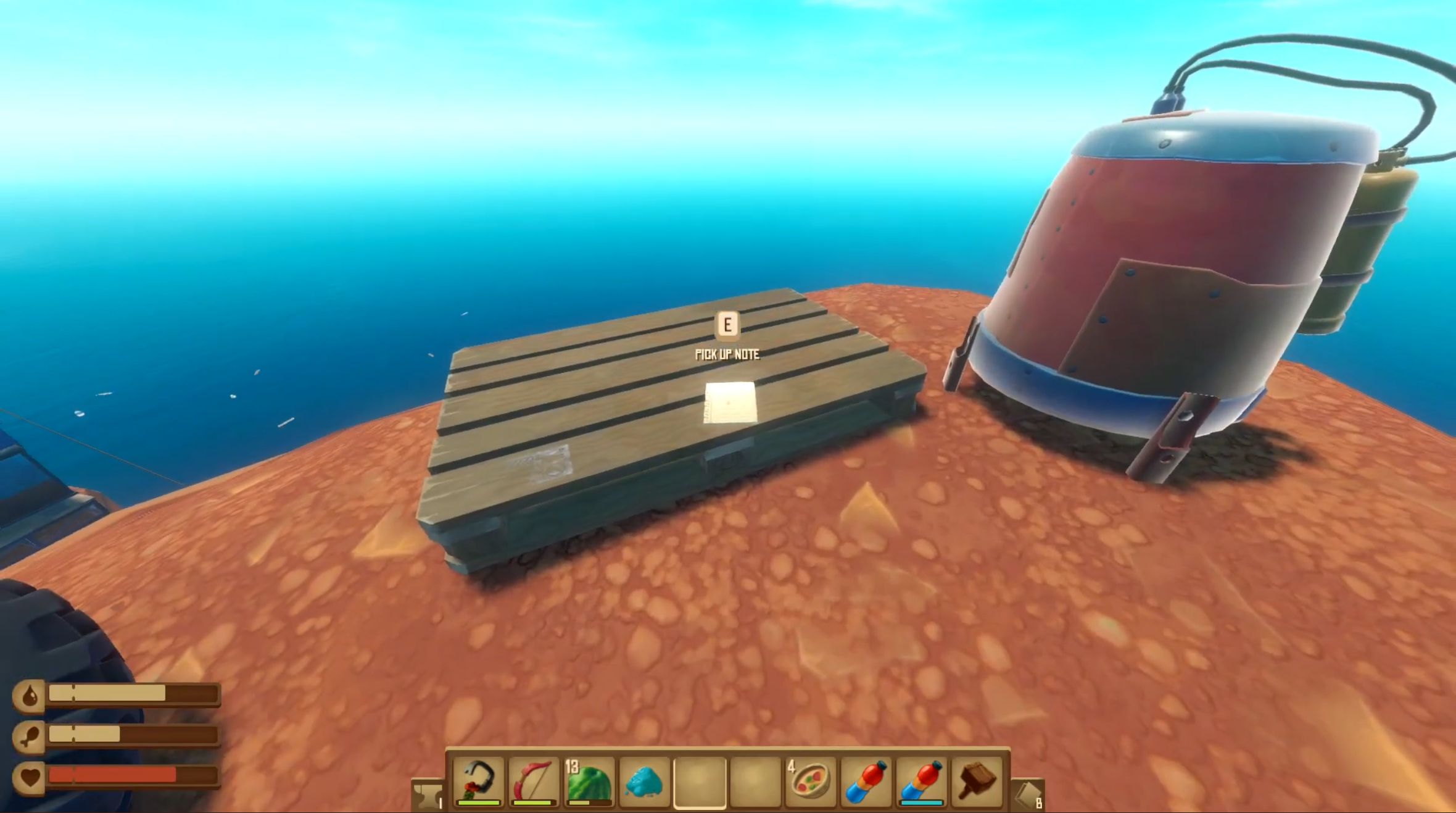1456x813 pixels.
Task: Equip the red bow
Action: pos(534,782)
